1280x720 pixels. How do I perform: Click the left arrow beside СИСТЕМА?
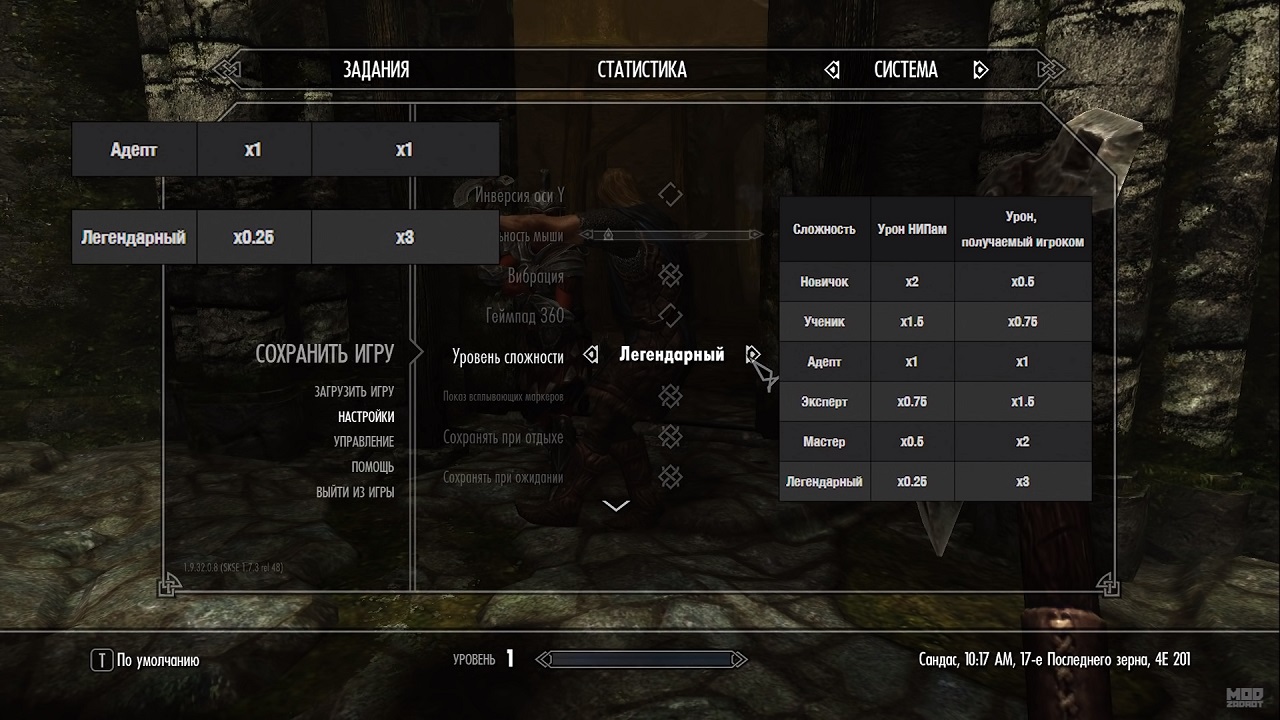point(832,70)
